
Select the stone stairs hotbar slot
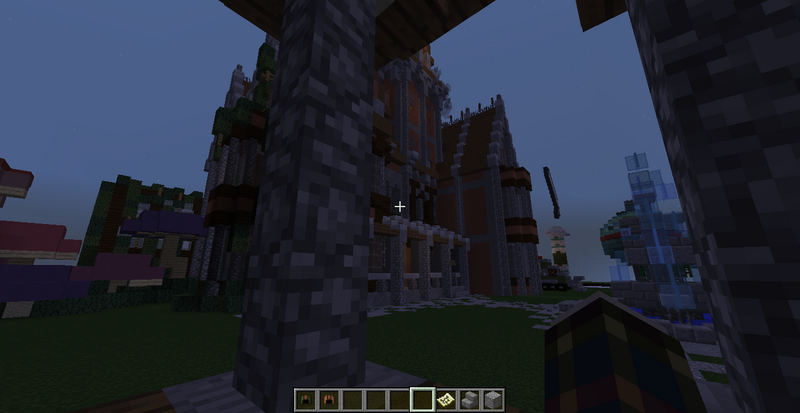[x=469, y=400]
